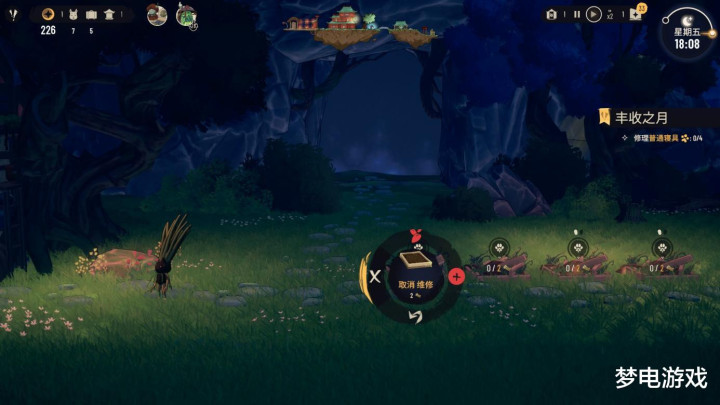Viewport: 720px width, 405px height.
Task: Click the gold coin currency icon
Action: pos(48,14)
